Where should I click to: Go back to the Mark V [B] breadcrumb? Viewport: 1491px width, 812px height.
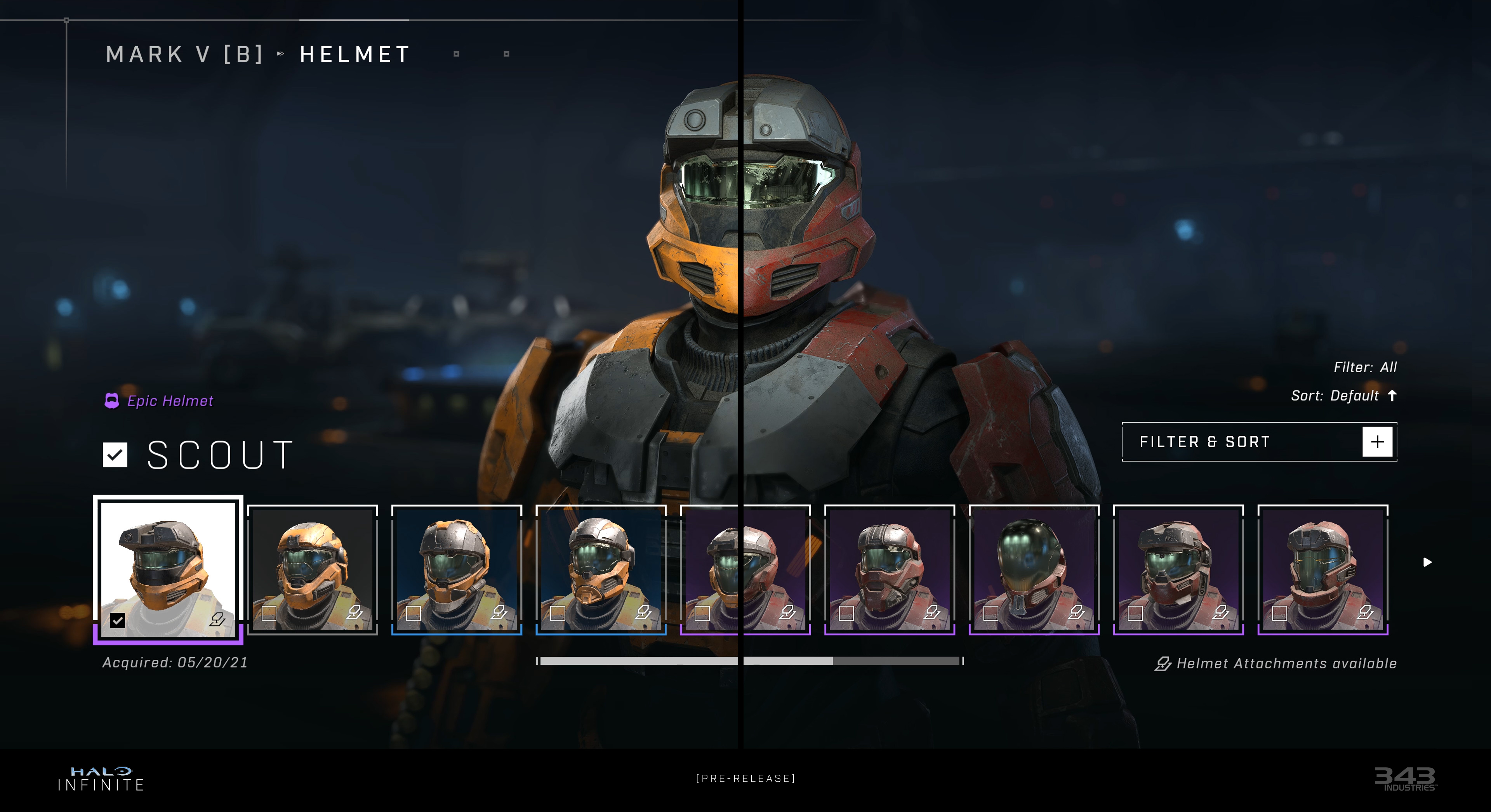point(185,54)
